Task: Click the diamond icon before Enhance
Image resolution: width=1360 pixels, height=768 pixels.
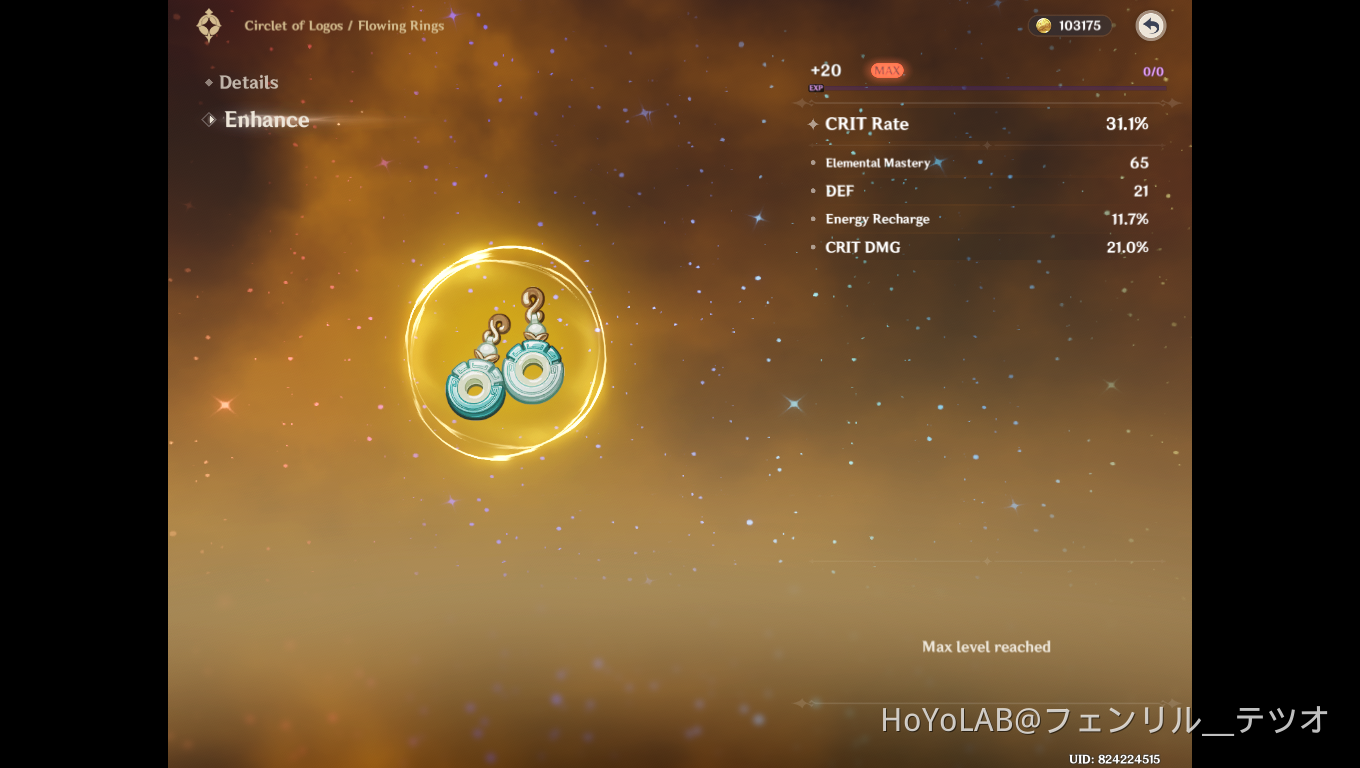Action: tap(208, 119)
